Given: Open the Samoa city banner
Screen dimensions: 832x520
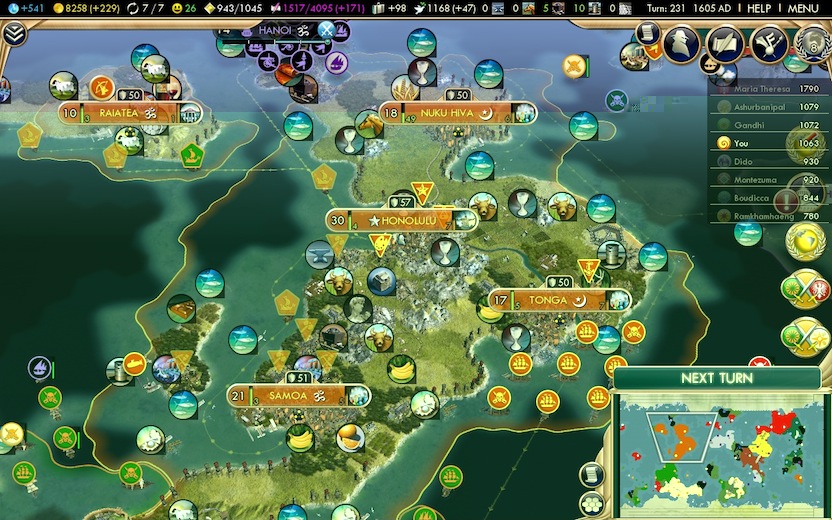Looking at the screenshot, I should (296, 396).
